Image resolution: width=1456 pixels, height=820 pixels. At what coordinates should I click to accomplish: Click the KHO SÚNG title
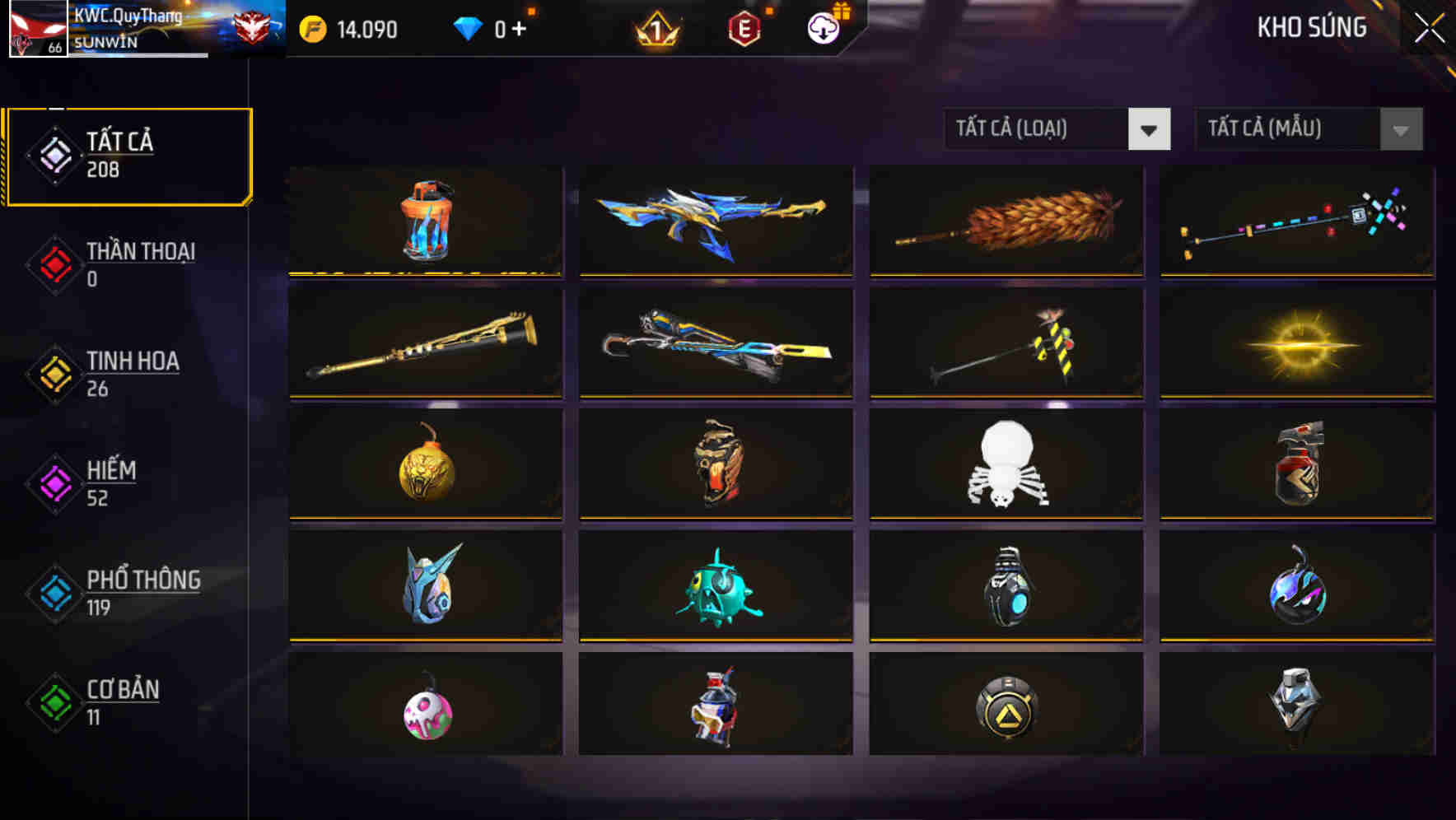(x=1313, y=27)
